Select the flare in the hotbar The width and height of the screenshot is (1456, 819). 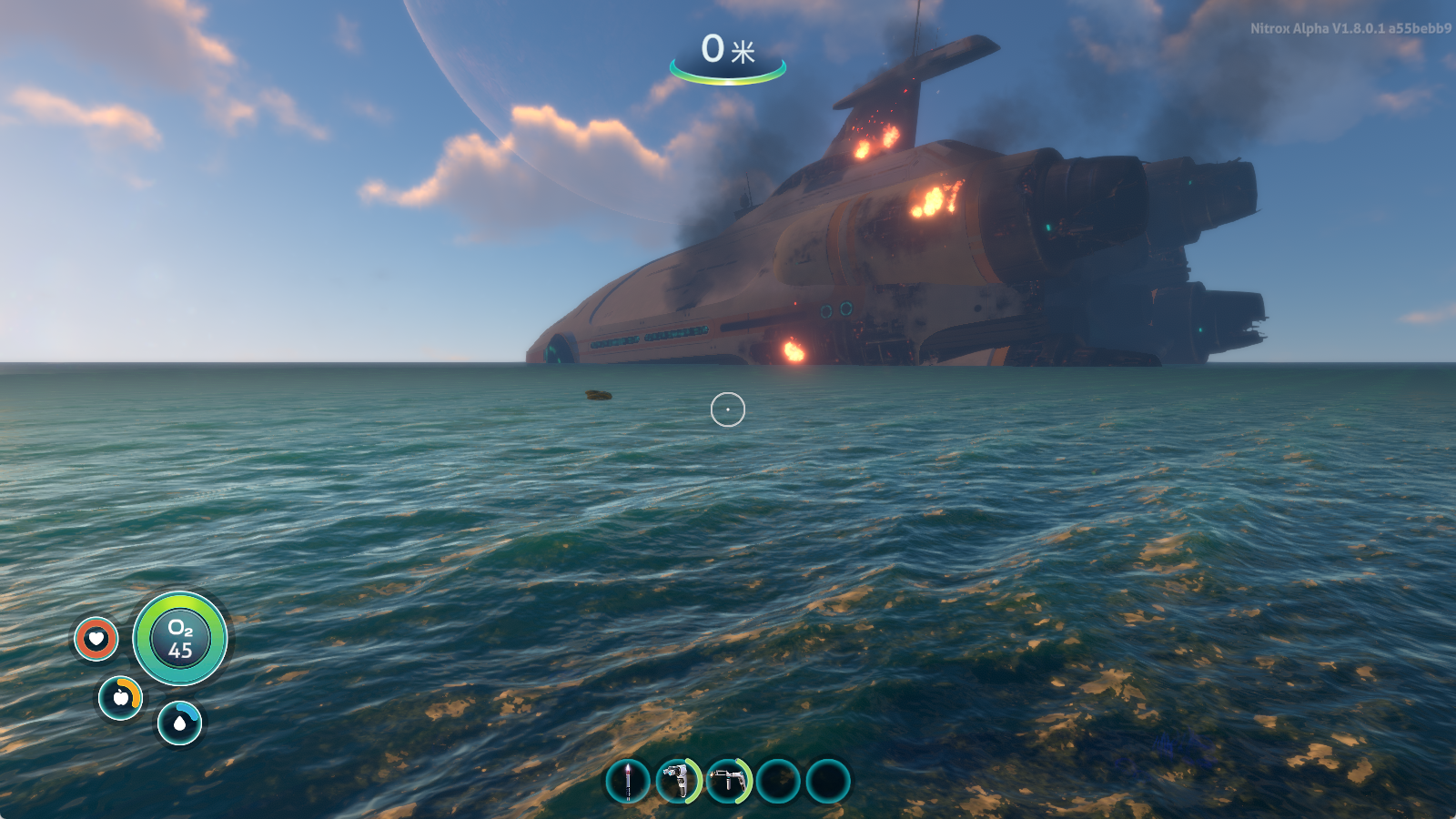click(x=628, y=781)
